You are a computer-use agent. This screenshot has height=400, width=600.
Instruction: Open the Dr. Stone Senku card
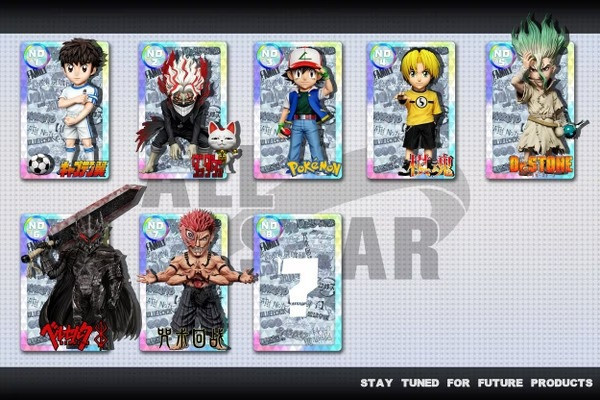[530, 110]
